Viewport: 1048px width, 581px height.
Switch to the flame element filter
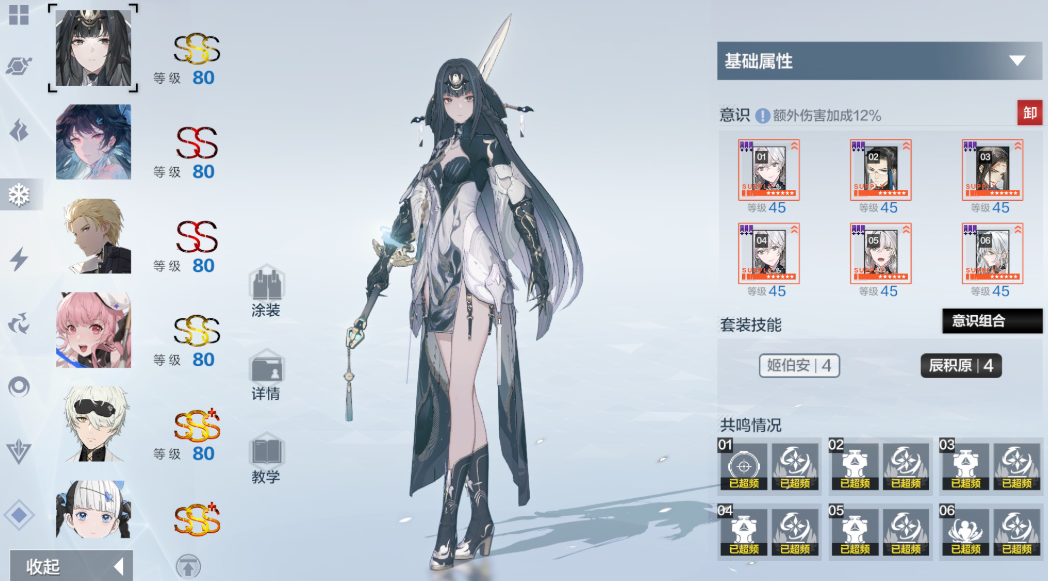pos(19,131)
